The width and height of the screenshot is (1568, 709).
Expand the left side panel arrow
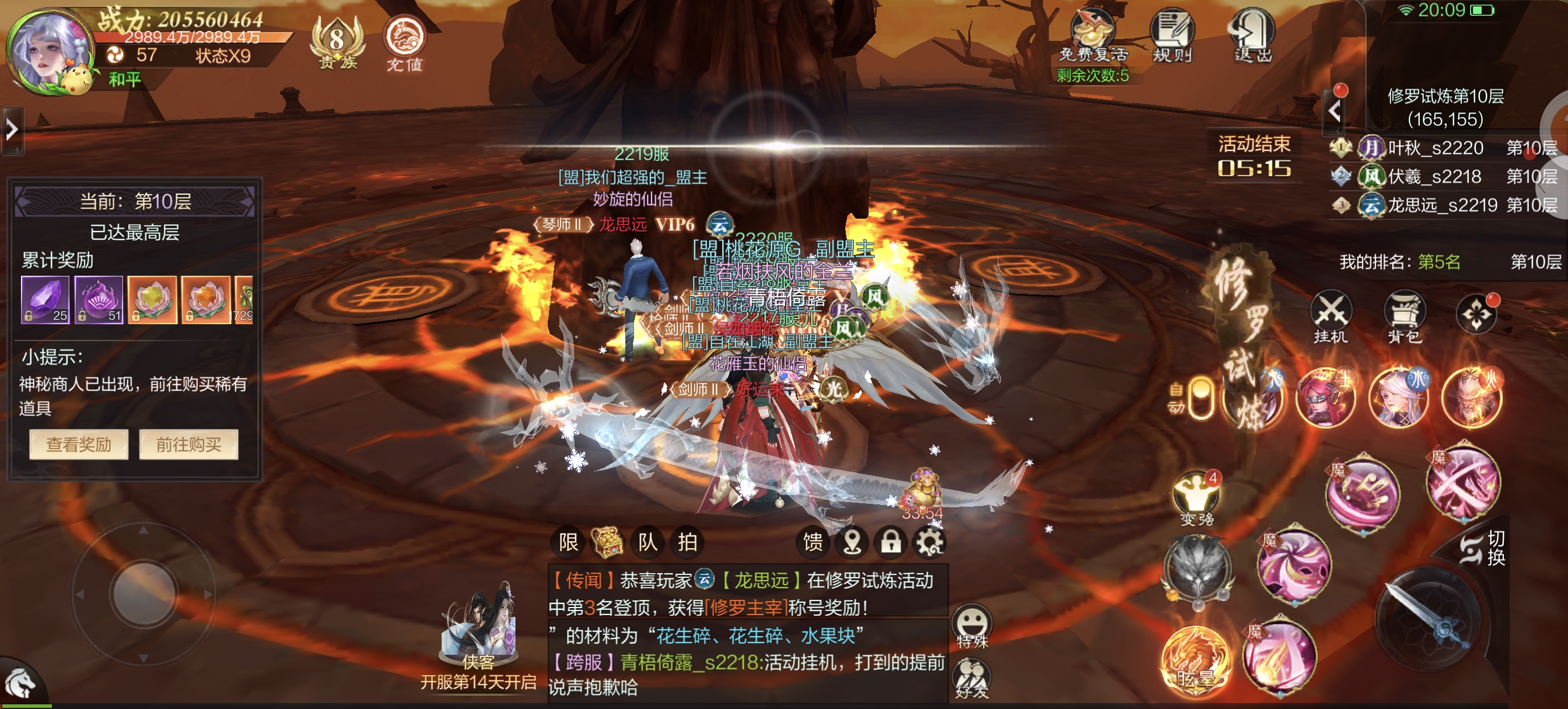(12, 129)
